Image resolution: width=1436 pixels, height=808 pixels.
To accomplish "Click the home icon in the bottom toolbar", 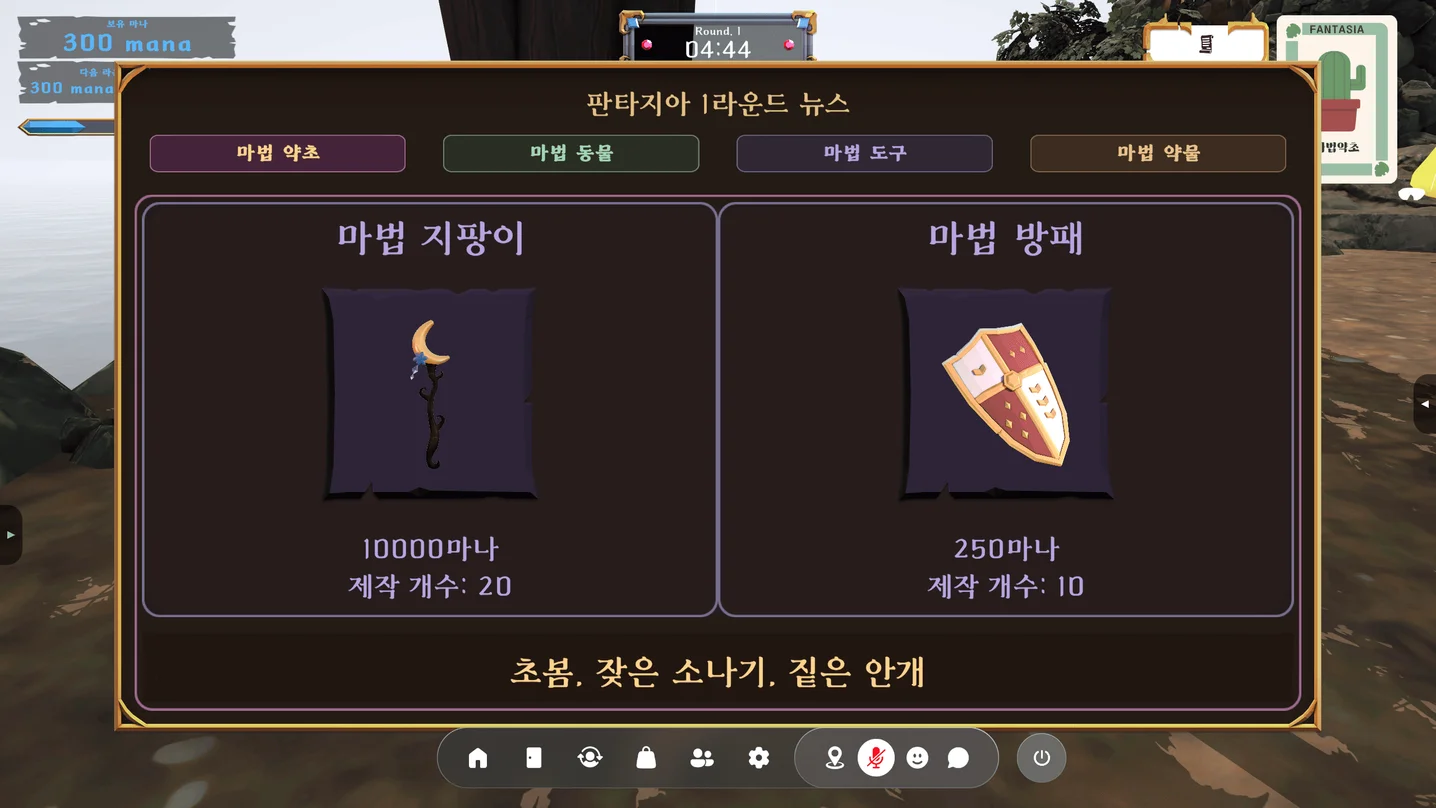I will (x=476, y=758).
